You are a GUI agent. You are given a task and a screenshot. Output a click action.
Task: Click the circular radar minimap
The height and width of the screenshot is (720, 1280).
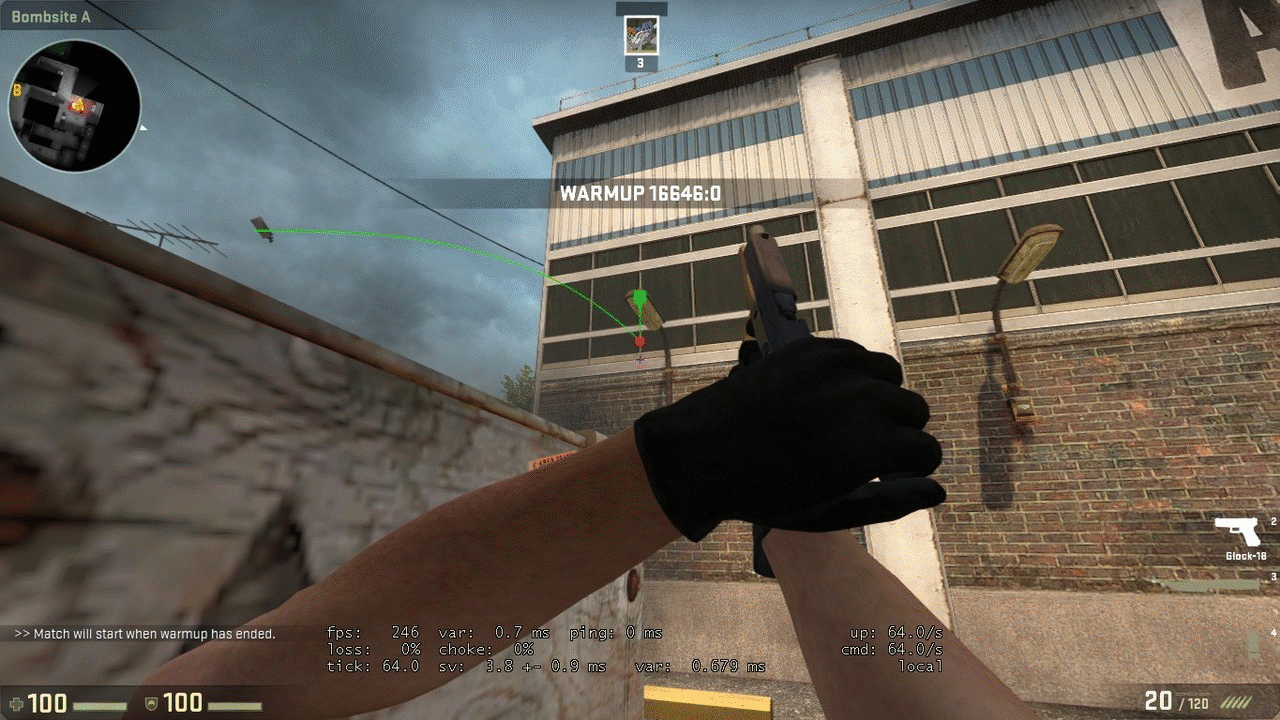[x=74, y=106]
